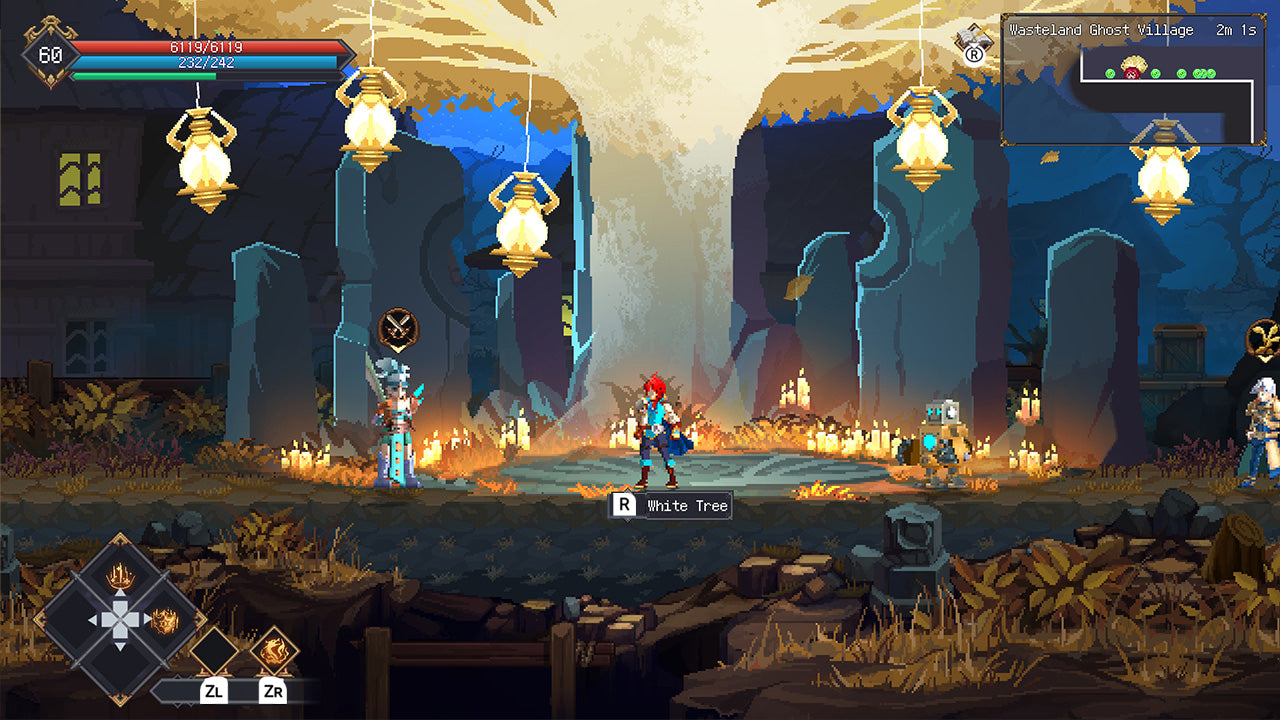
Task: Click the player marker on the minimap
Action: pyautogui.click(x=1132, y=72)
